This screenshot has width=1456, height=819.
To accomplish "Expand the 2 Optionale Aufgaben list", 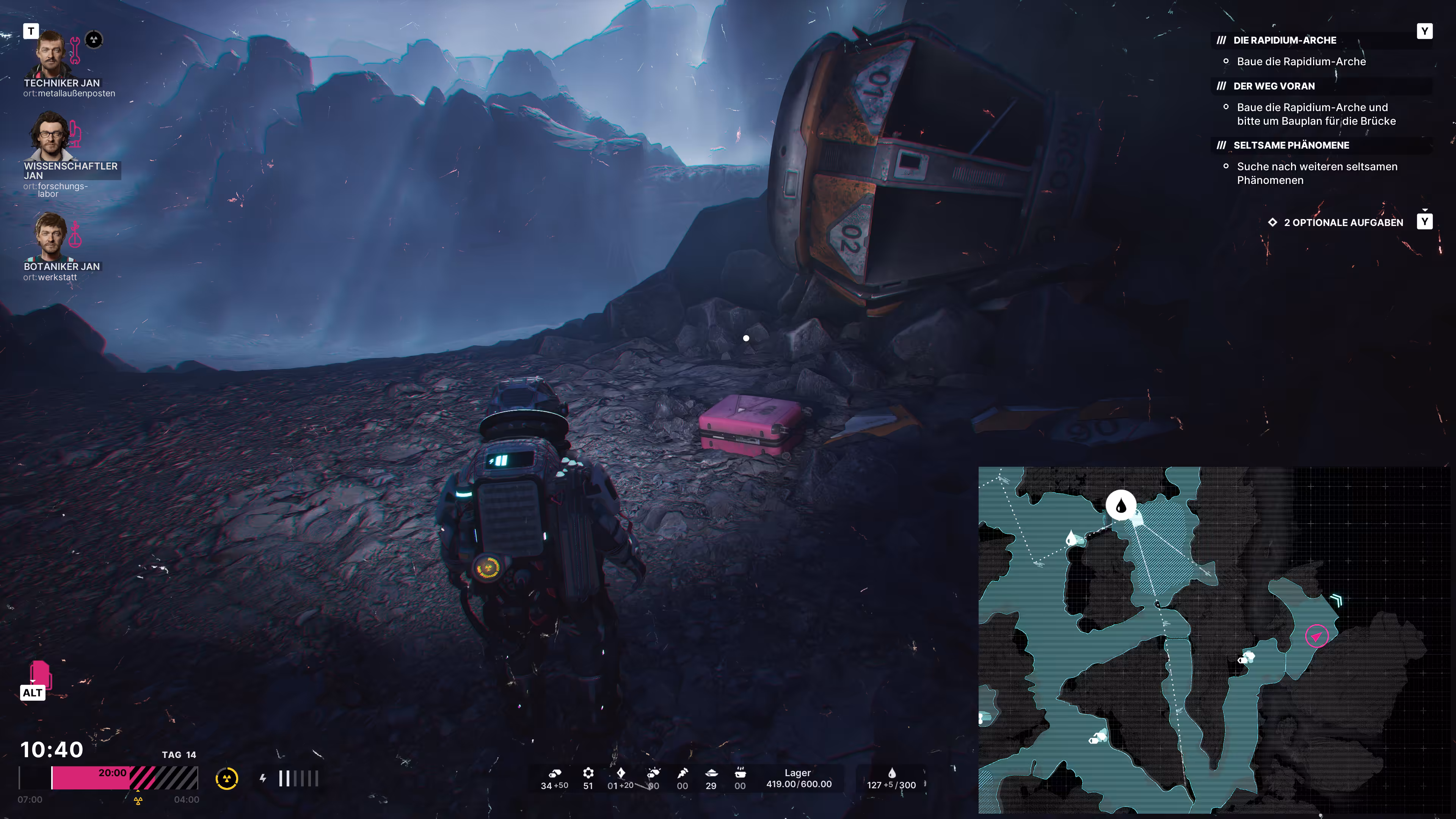I will [x=1343, y=223].
